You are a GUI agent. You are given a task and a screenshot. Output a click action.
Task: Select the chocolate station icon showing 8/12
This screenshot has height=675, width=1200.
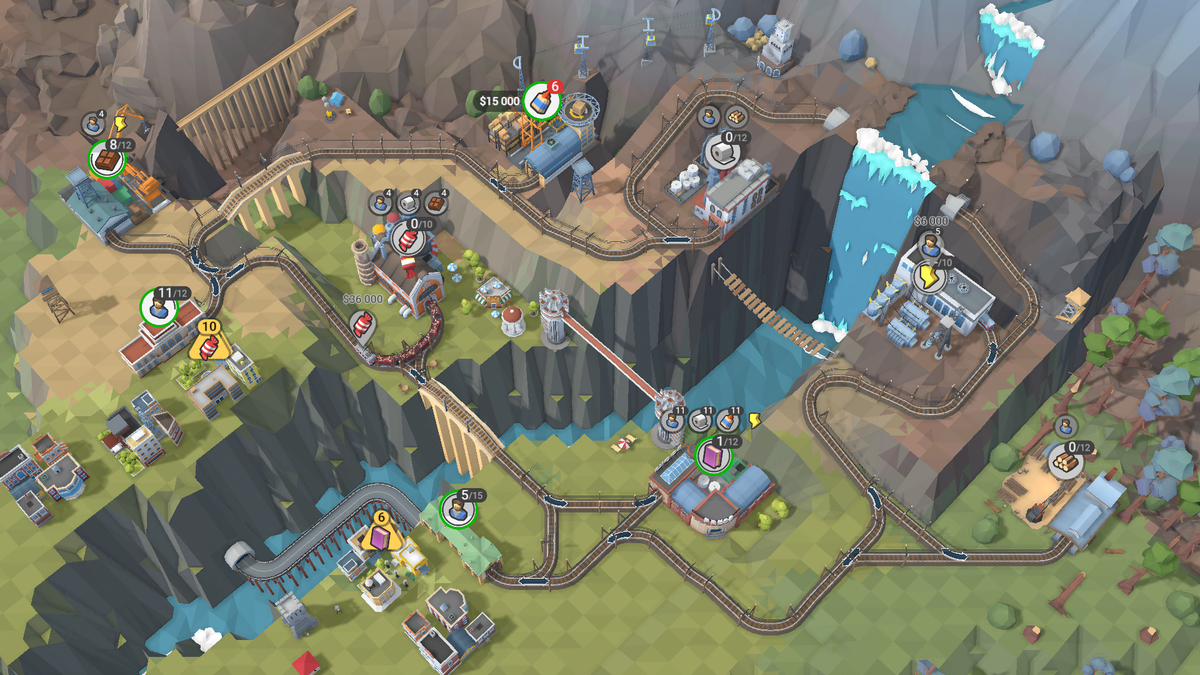(105, 158)
